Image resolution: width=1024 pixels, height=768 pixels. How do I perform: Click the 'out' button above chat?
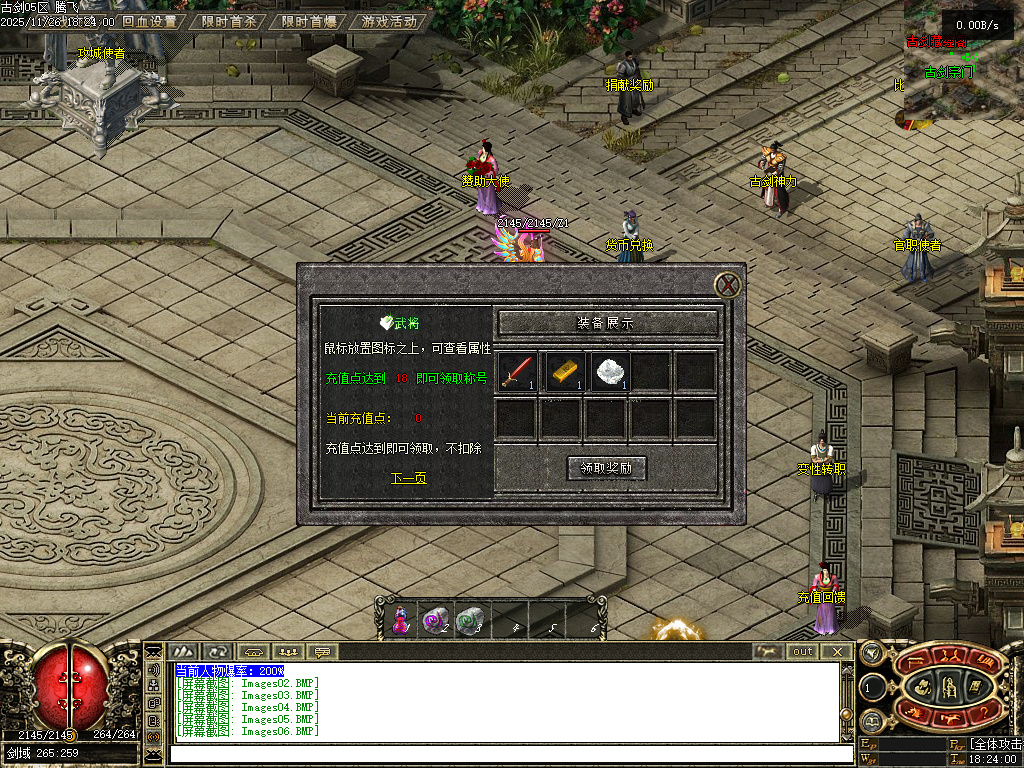pyautogui.click(x=803, y=652)
